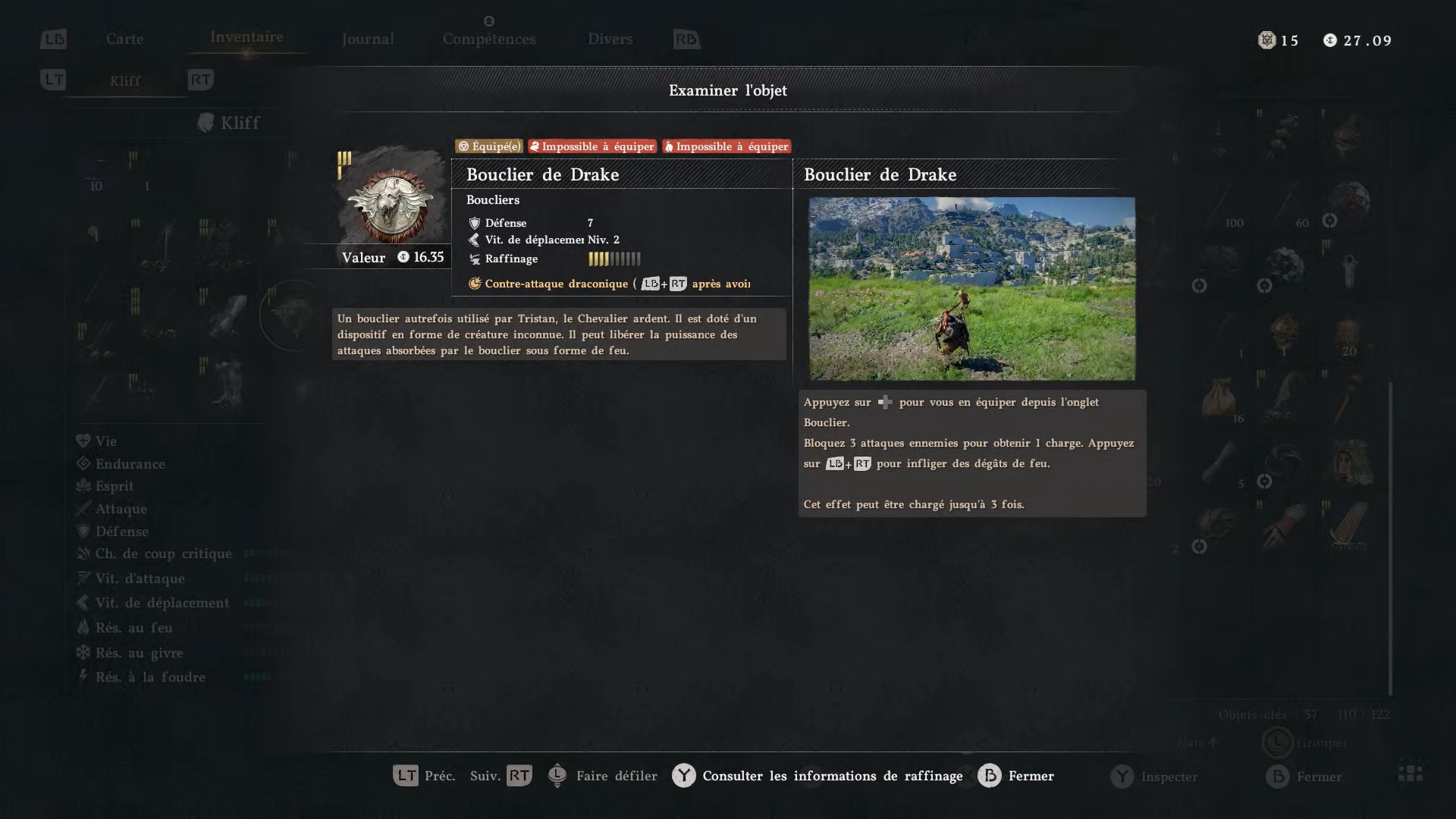The image size is (1456, 819).
Task: Open the Divers tab
Action: pyautogui.click(x=610, y=39)
